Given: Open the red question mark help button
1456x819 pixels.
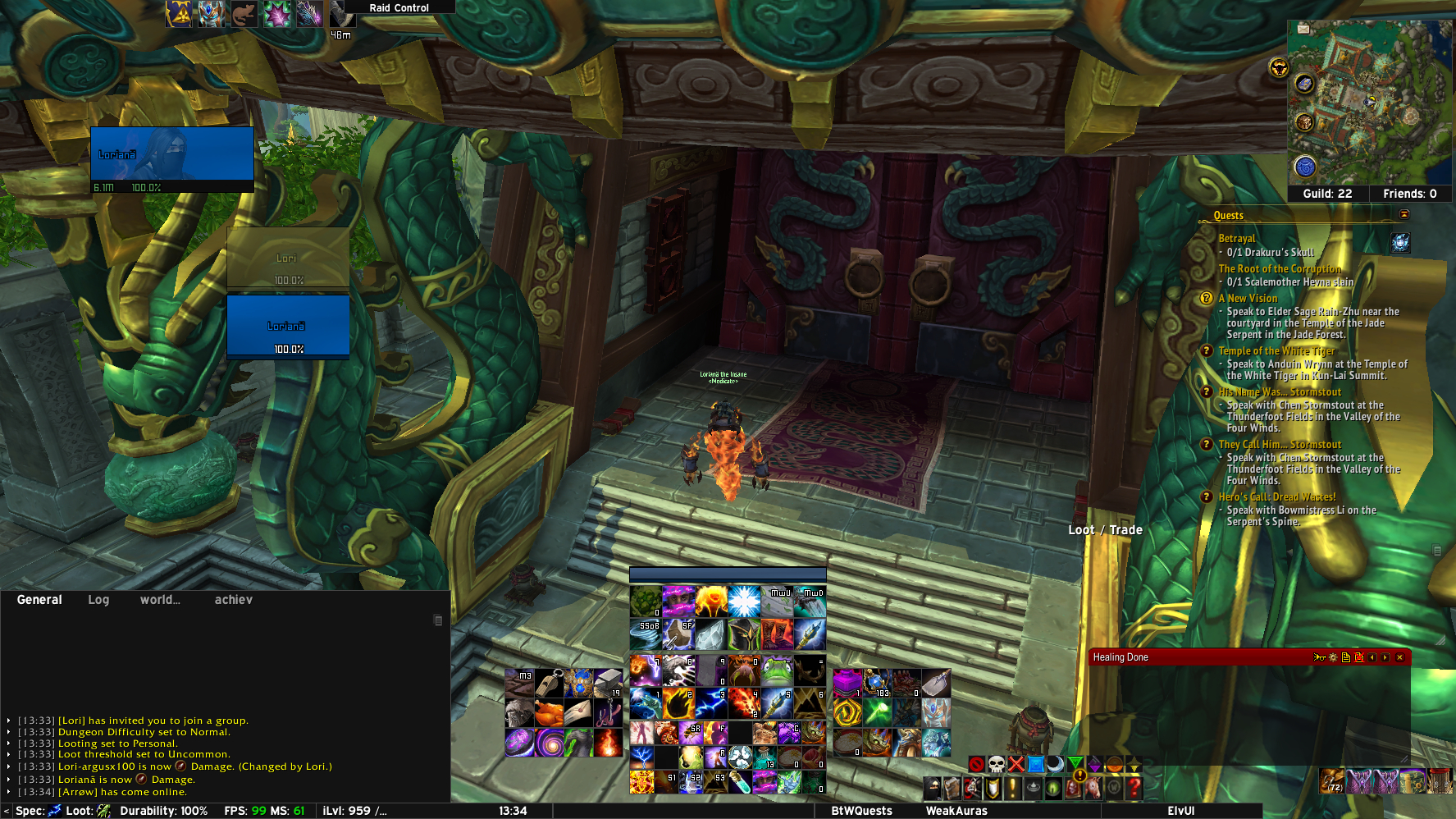Looking at the screenshot, I should pyautogui.click(x=1134, y=788).
